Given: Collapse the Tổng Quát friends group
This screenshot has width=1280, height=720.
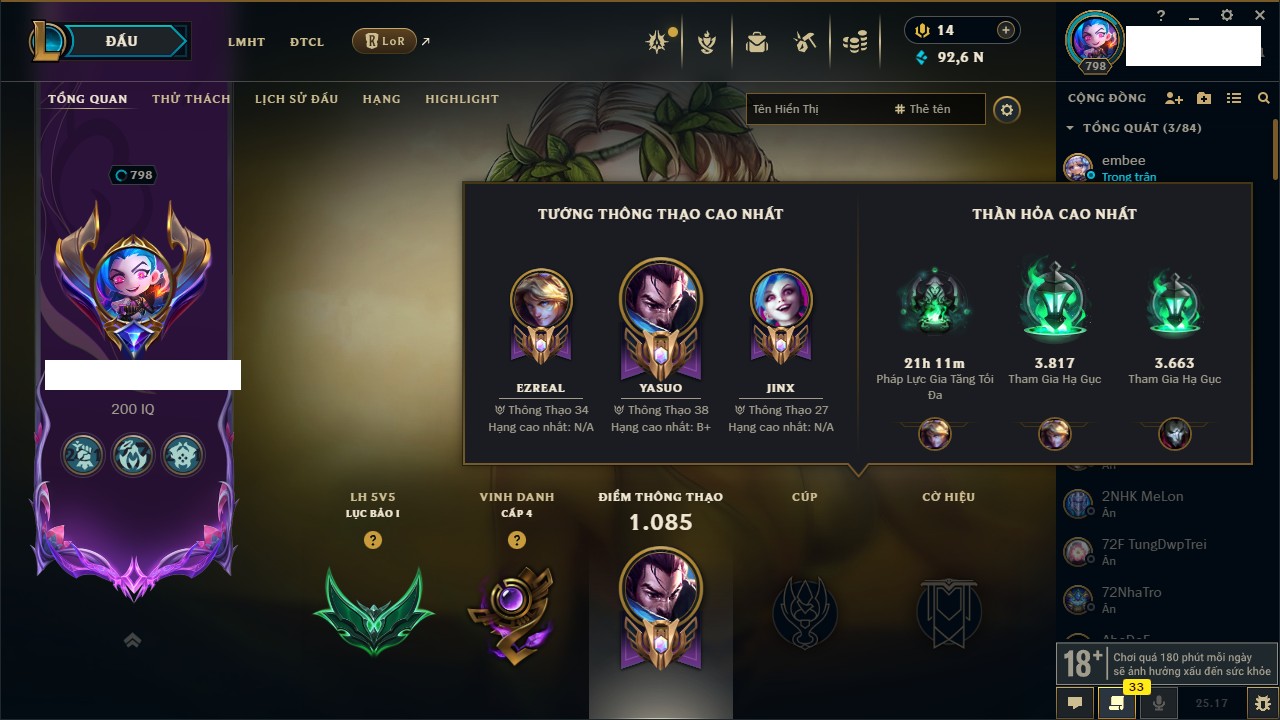Looking at the screenshot, I should (x=1071, y=128).
